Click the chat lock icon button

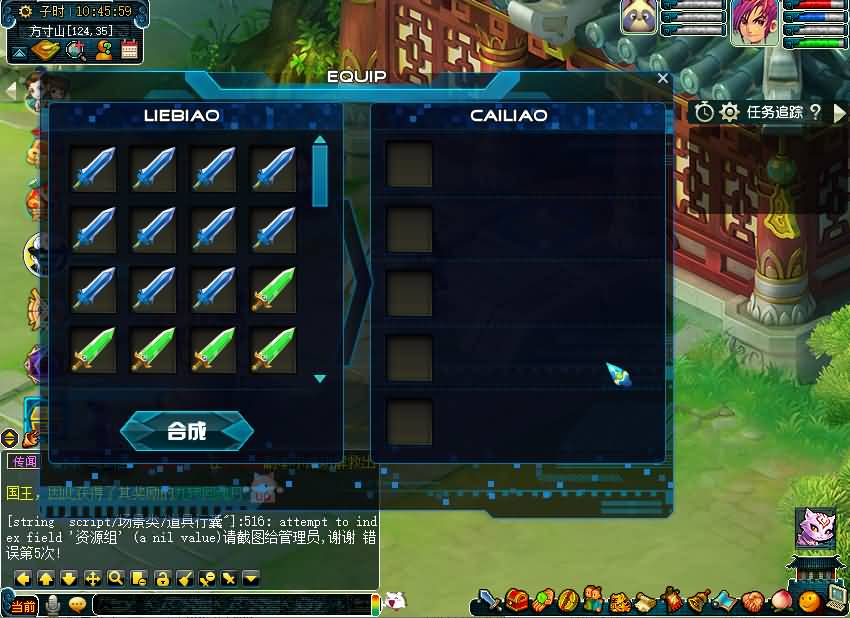(162, 578)
